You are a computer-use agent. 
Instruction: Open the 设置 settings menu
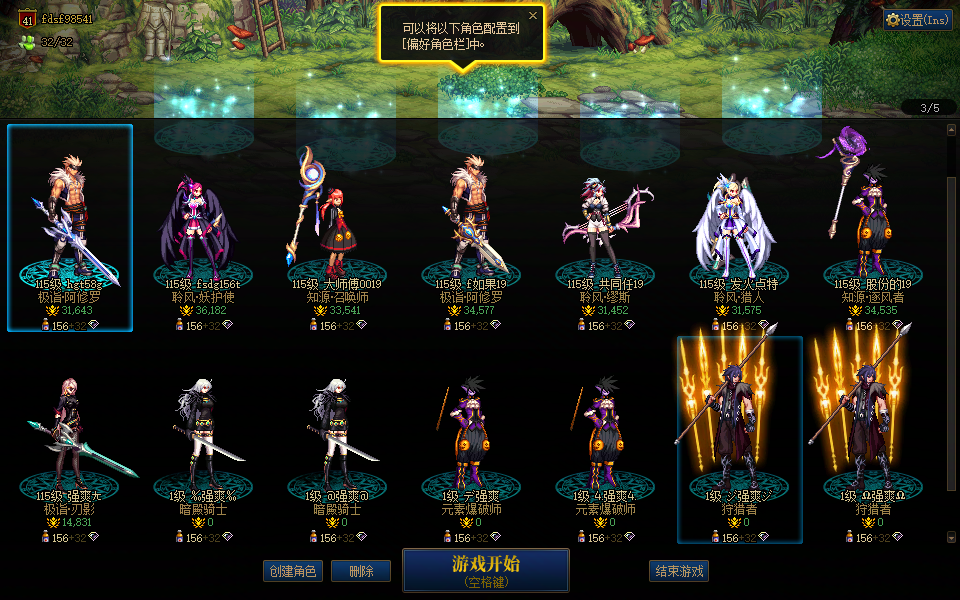click(917, 19)
